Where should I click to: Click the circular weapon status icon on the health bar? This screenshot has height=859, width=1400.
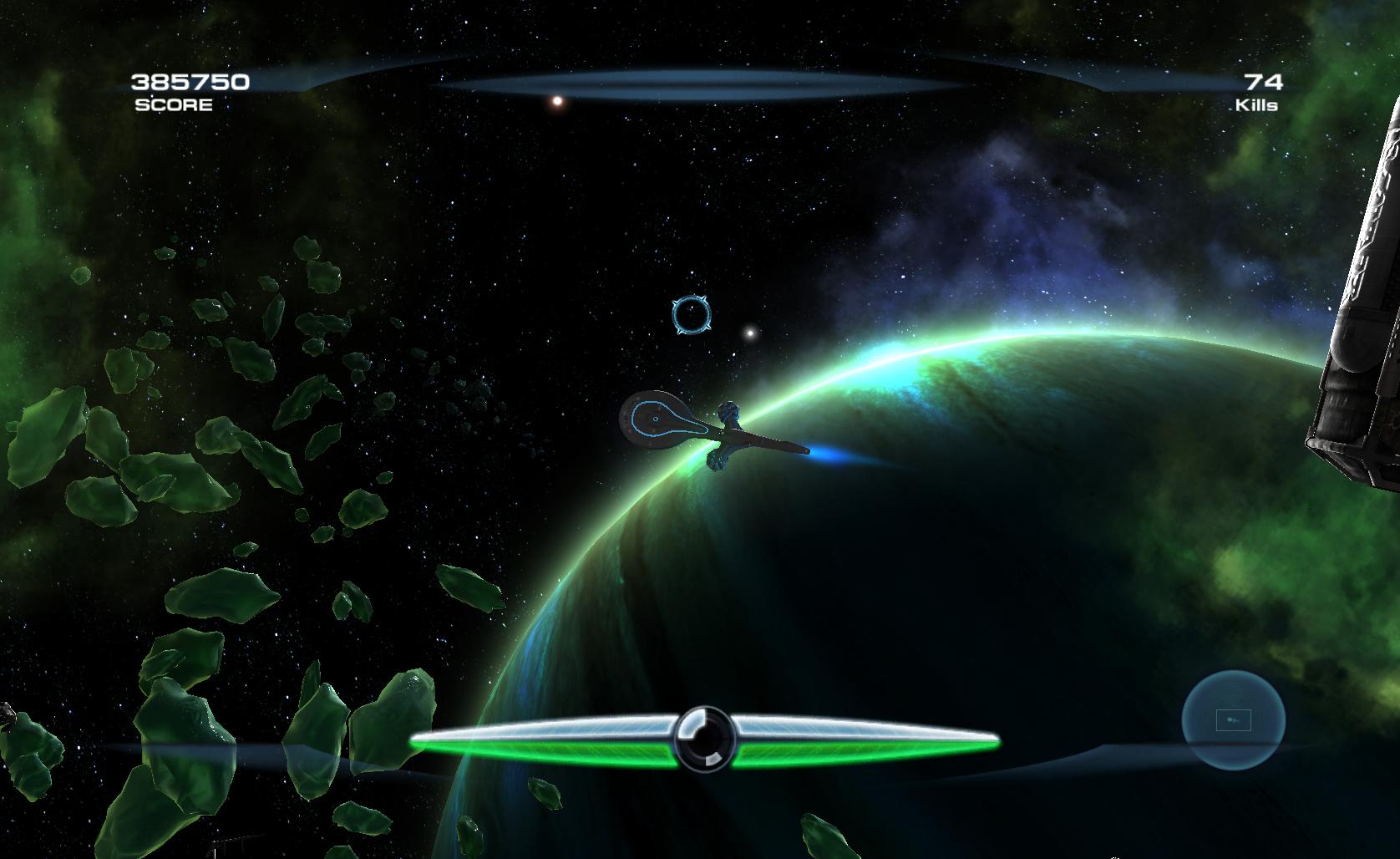pos(706,740)
